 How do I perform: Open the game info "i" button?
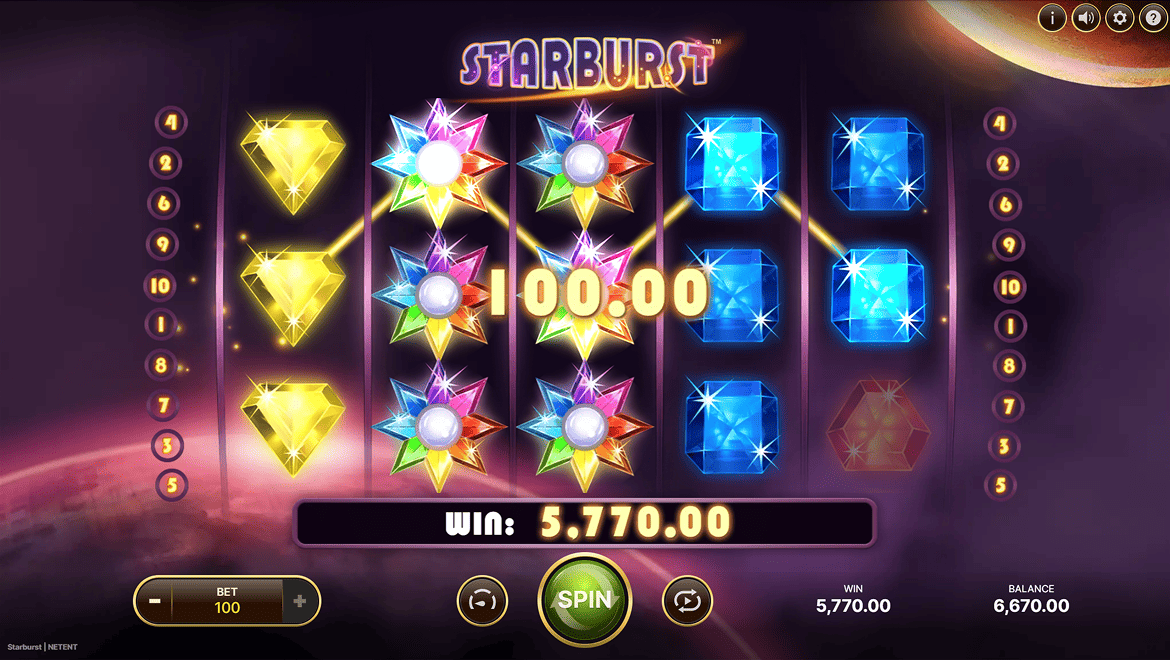(x=1051, y=18)
